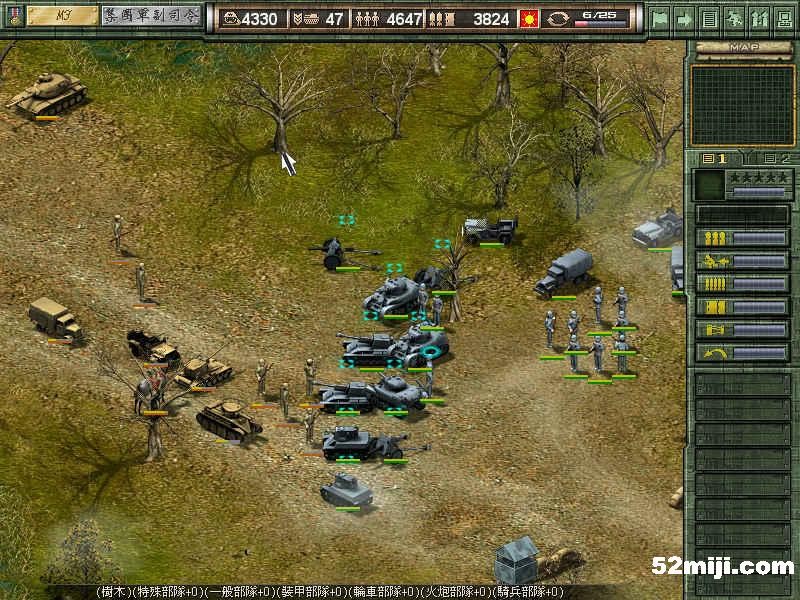The width and height of the screenshot is (800, 600).
Task: Switch to panel tab 2
Action: point(776,158)
